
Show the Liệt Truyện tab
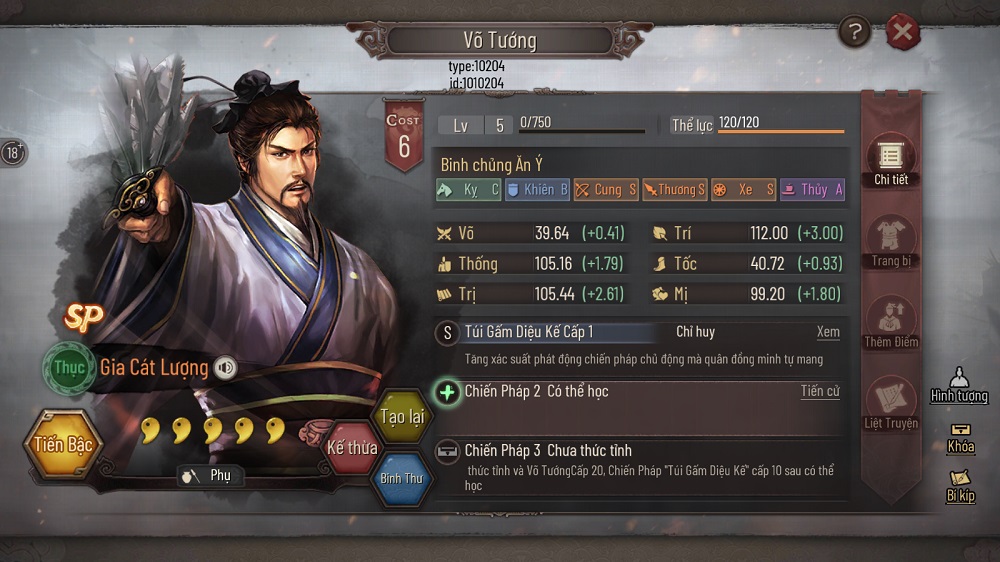coord(890,403)
